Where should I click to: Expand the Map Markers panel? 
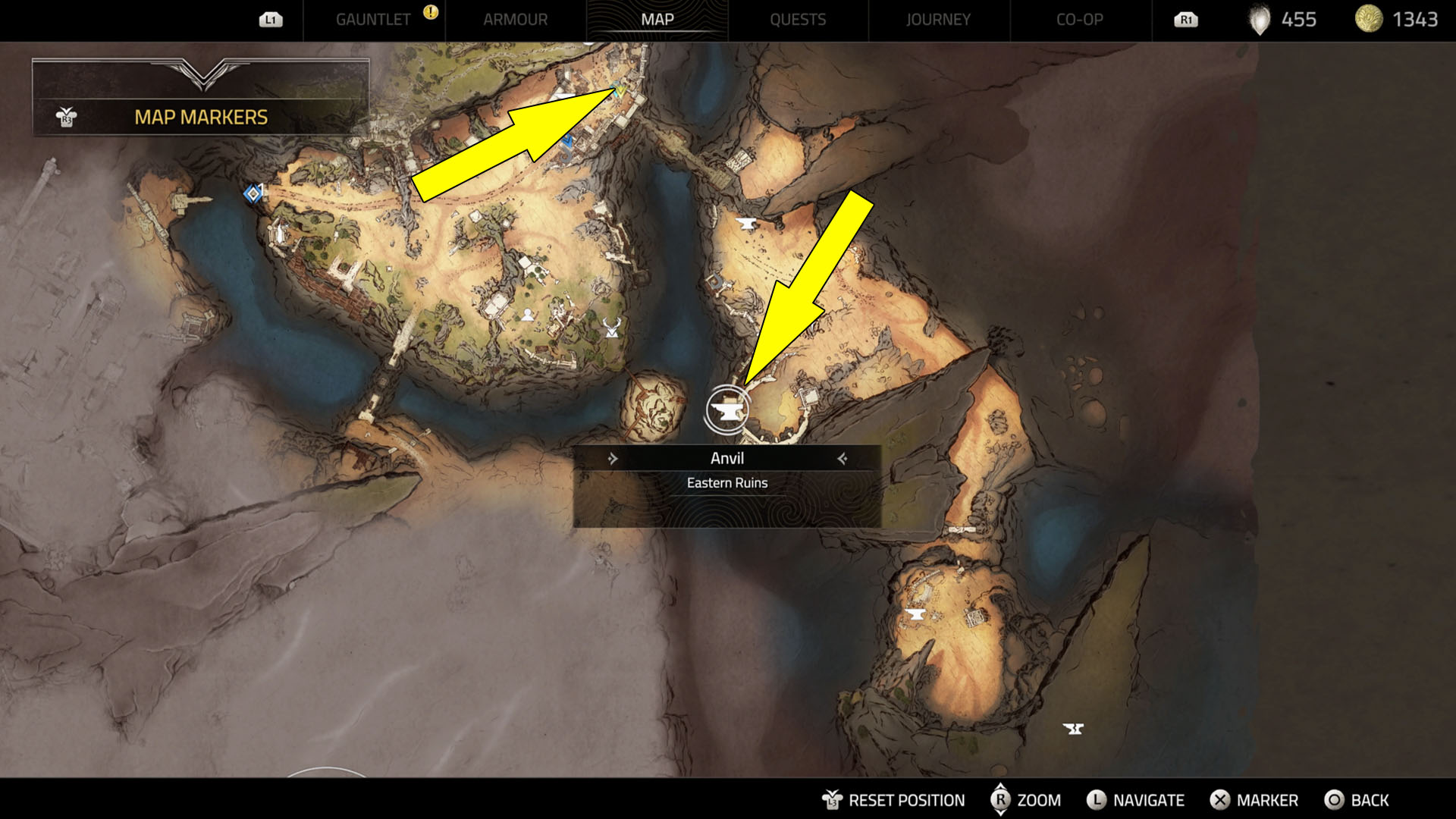(201, 117)
